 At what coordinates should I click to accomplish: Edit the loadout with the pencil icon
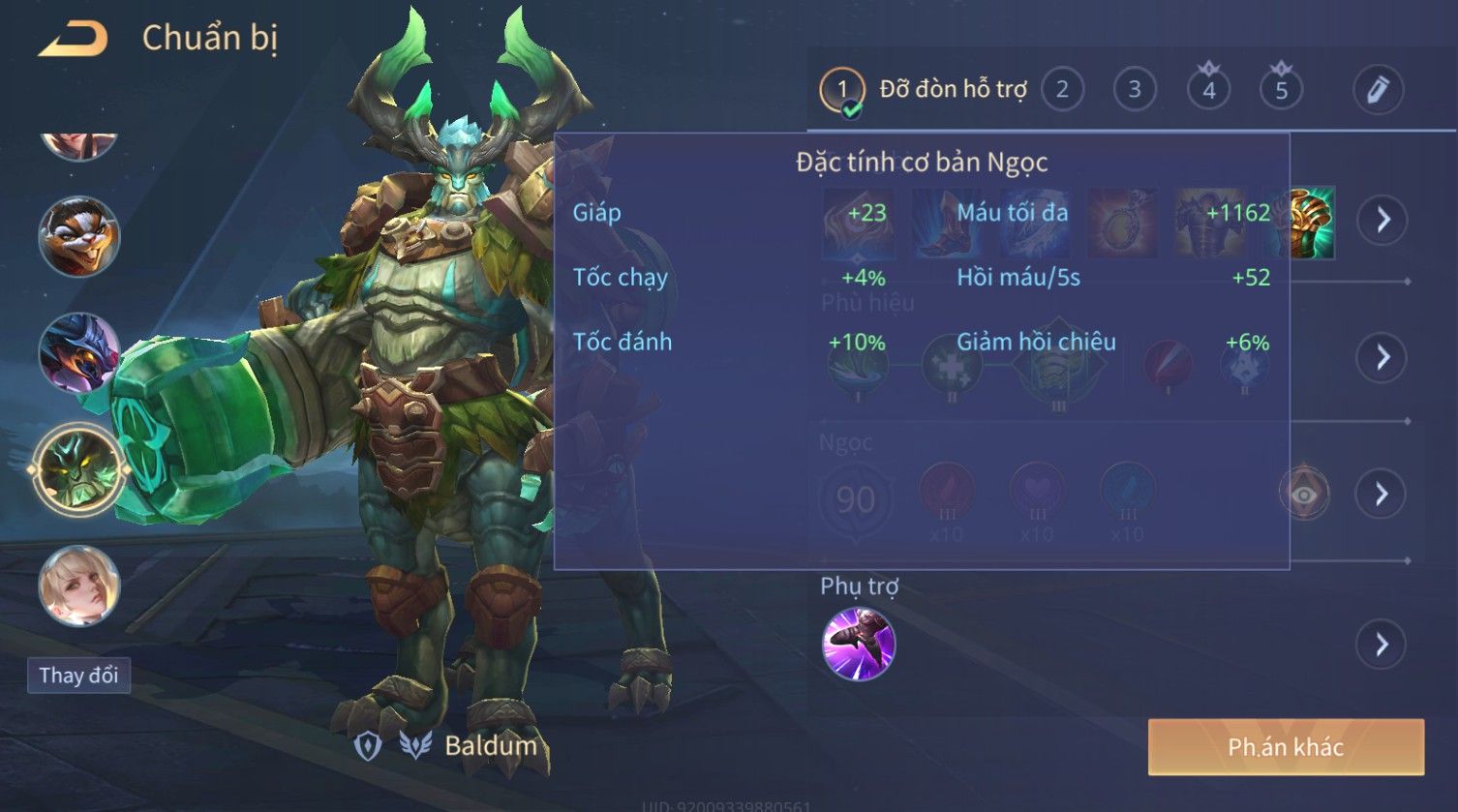[1378, 90]
